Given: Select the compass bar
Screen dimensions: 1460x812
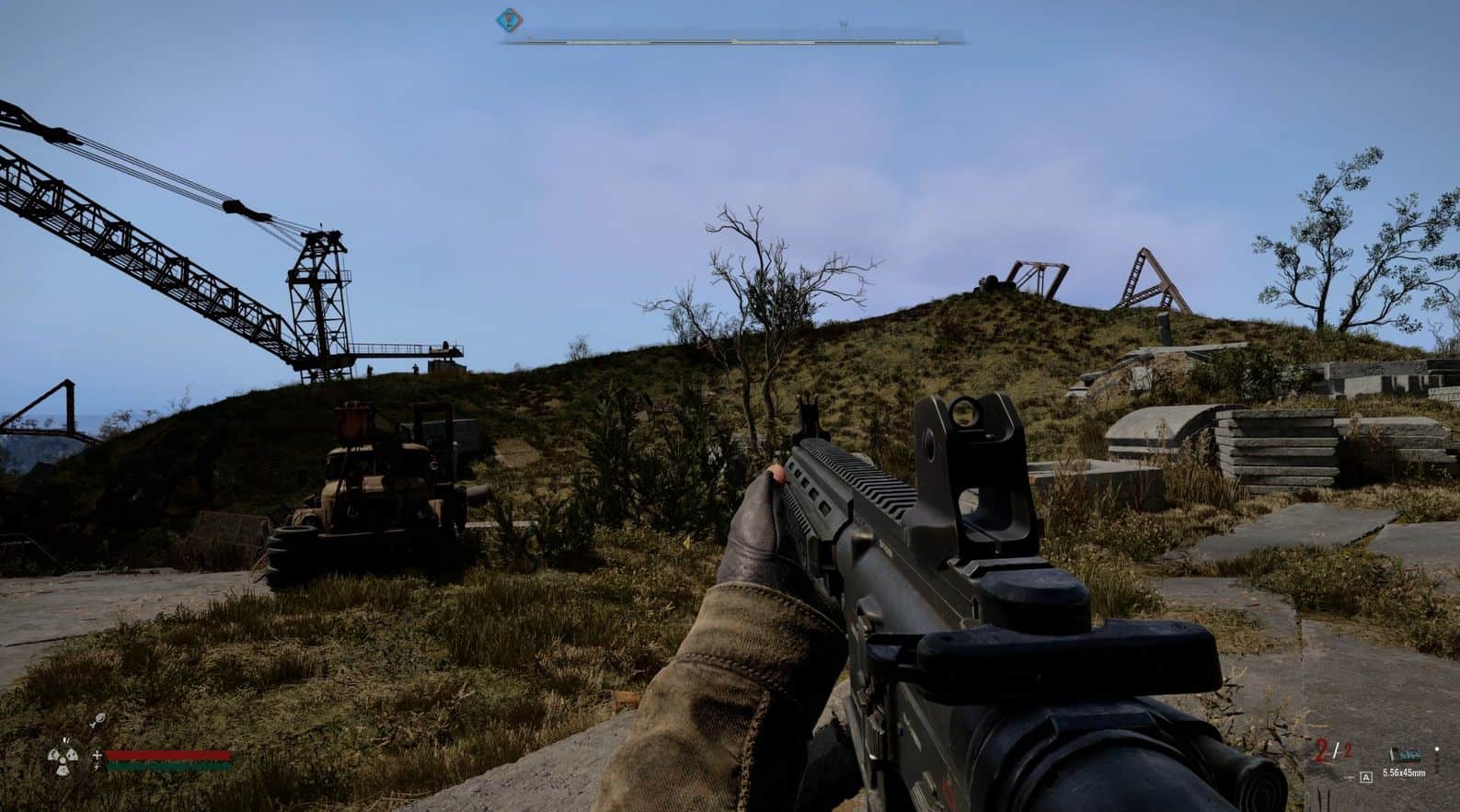Looking at the screenshot, I should tap(732, 41).
